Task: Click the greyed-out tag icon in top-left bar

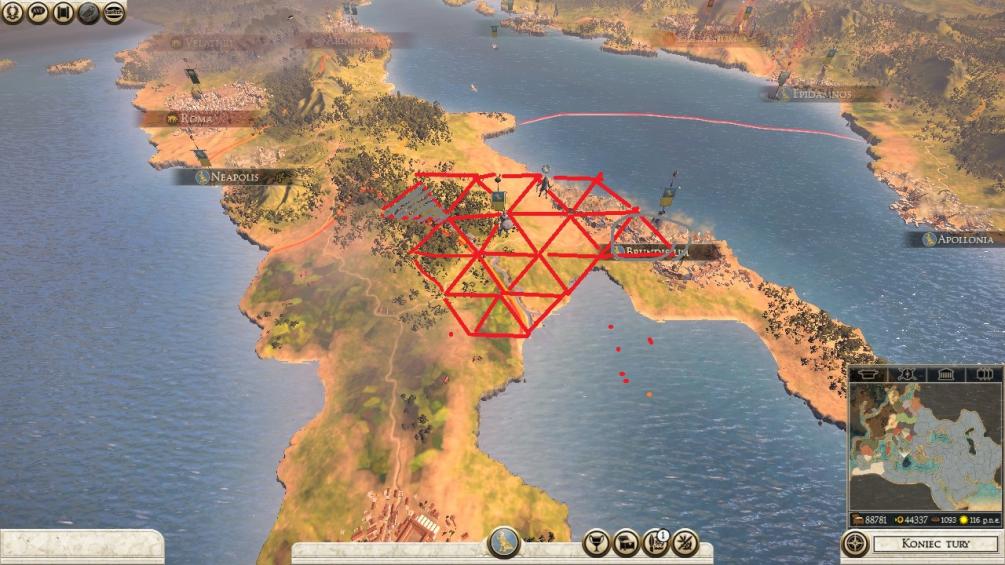Action: coord(88,13)
